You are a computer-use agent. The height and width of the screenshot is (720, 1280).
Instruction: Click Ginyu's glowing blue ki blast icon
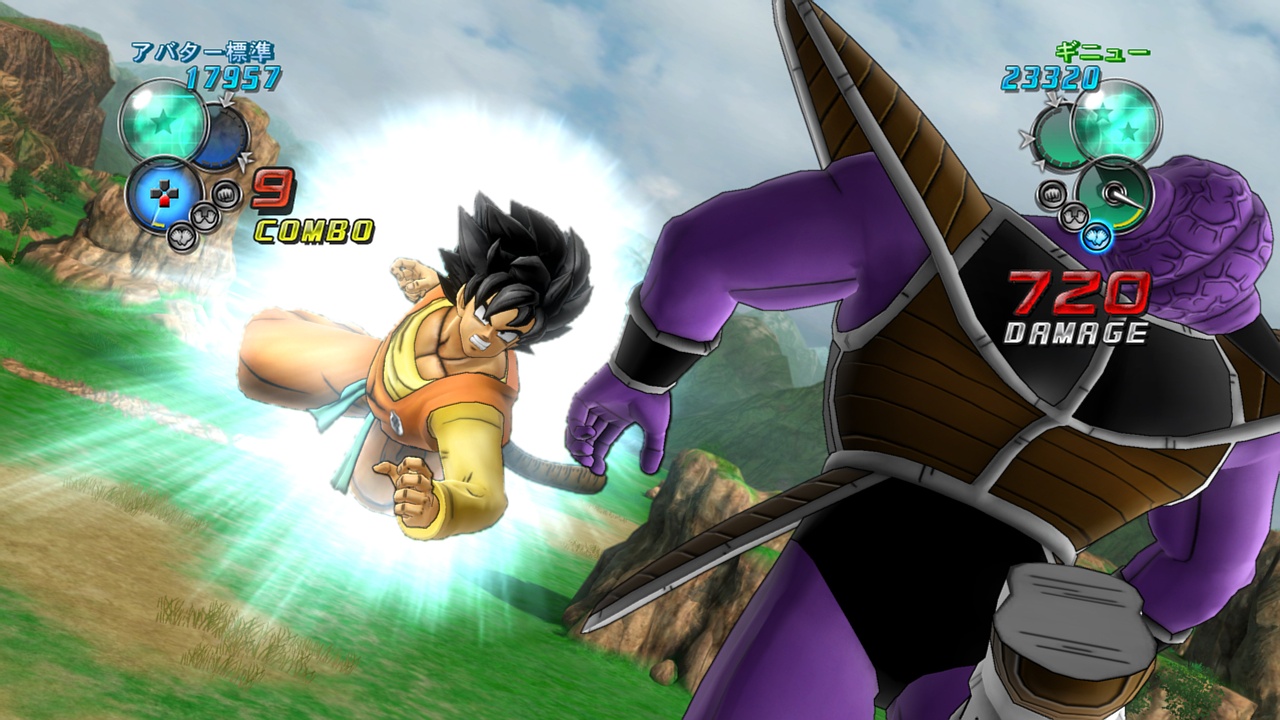[1096, 236]
